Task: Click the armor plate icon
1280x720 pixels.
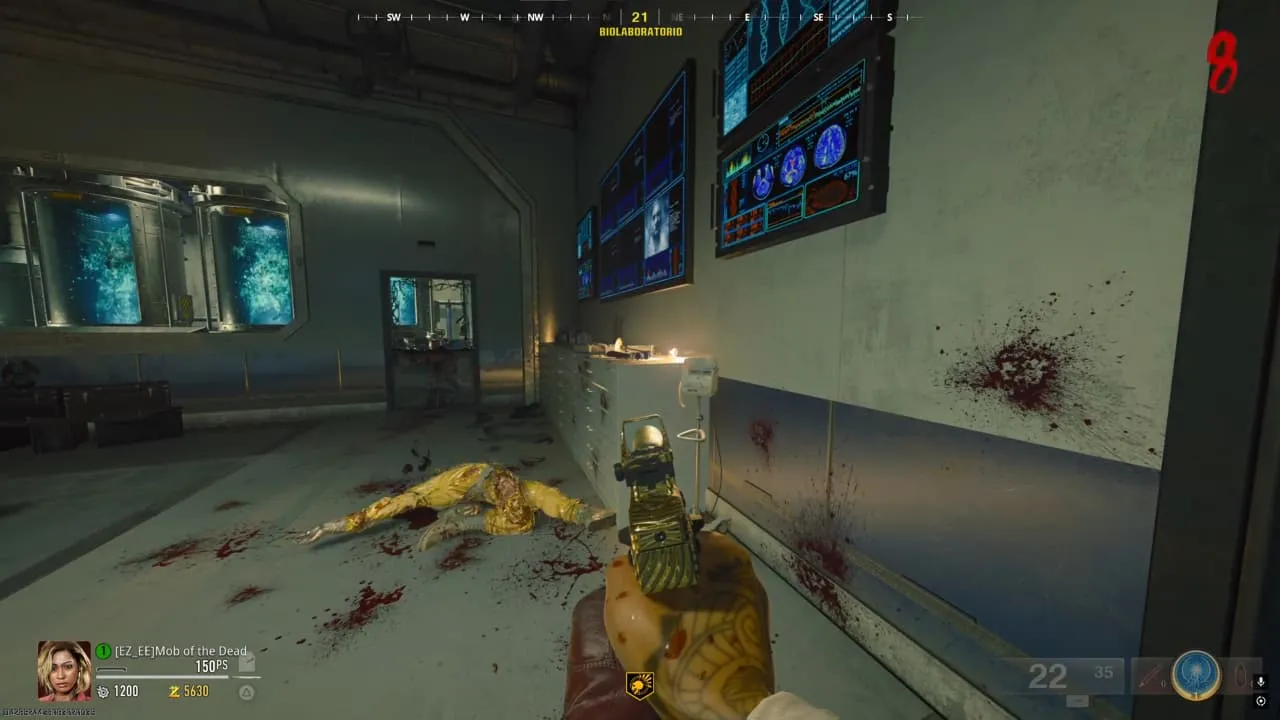Action: coord(248,663)
